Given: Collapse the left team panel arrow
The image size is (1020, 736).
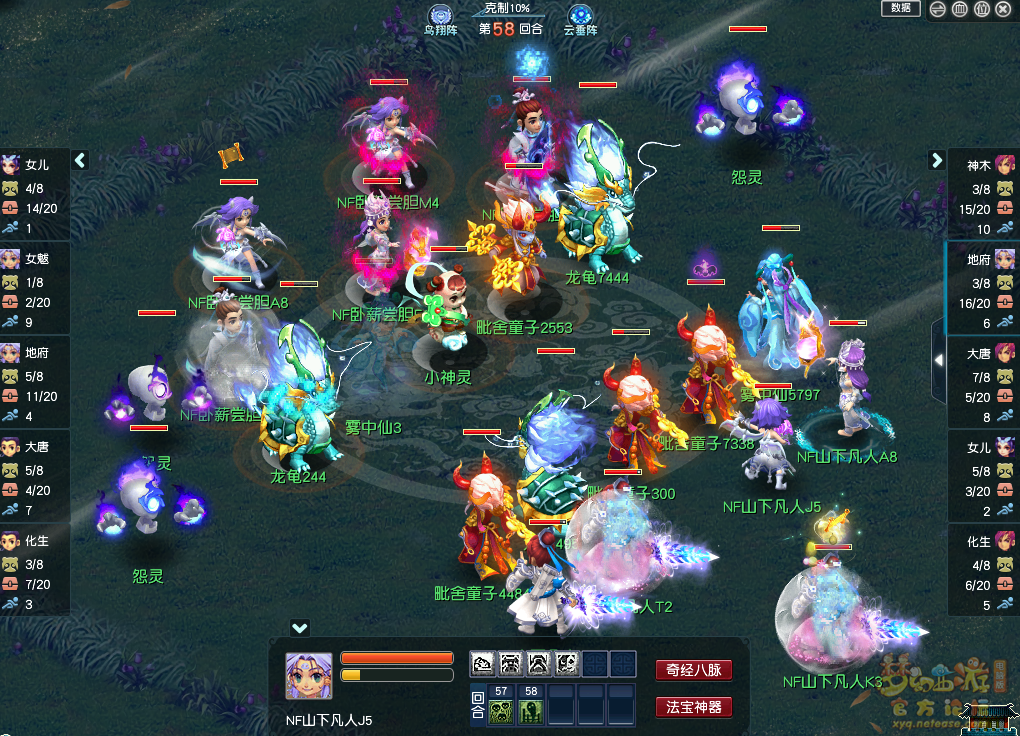Looking at the screenshot, I should [81, 160].
